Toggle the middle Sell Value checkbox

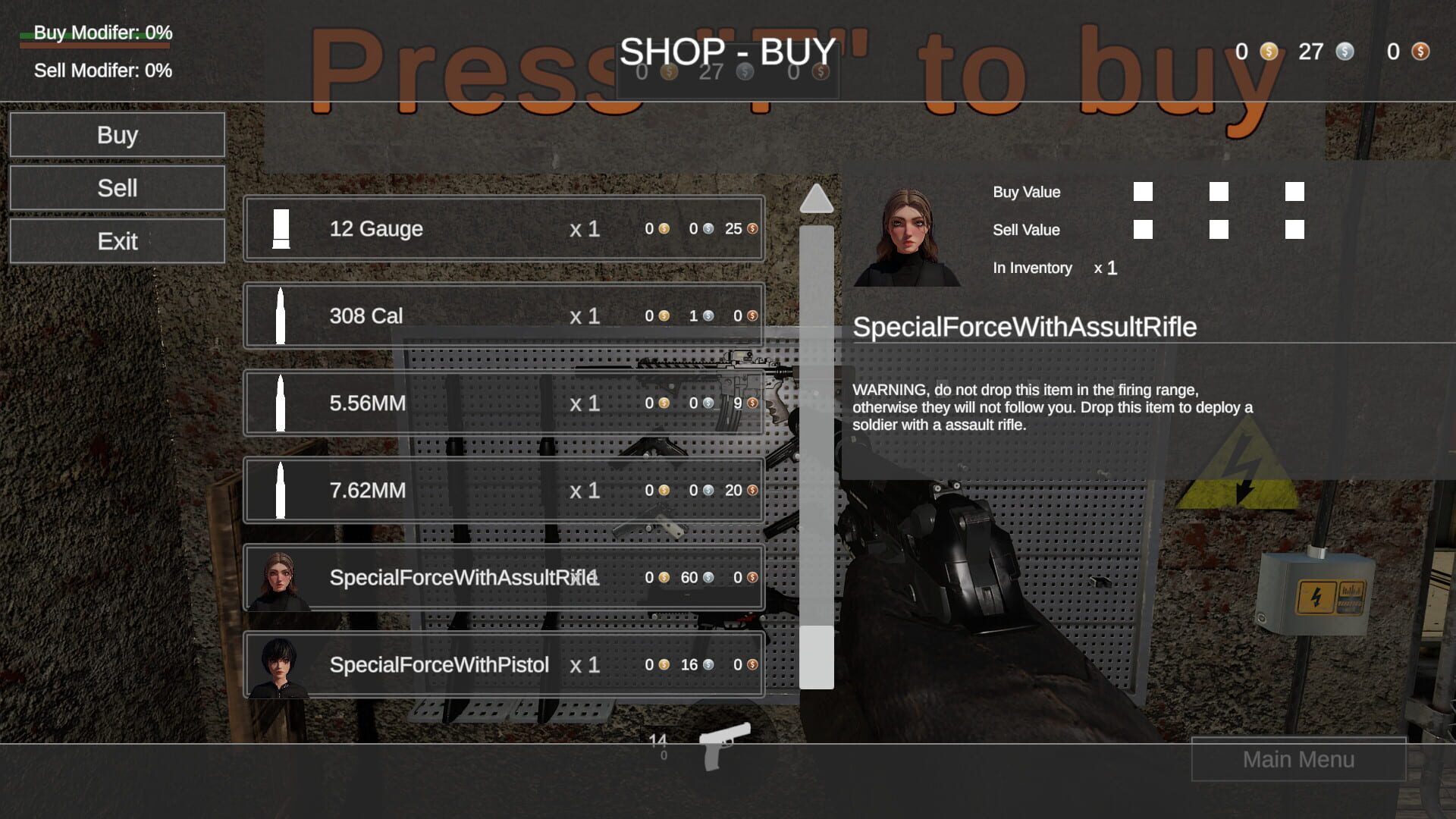click(1220, 230)
